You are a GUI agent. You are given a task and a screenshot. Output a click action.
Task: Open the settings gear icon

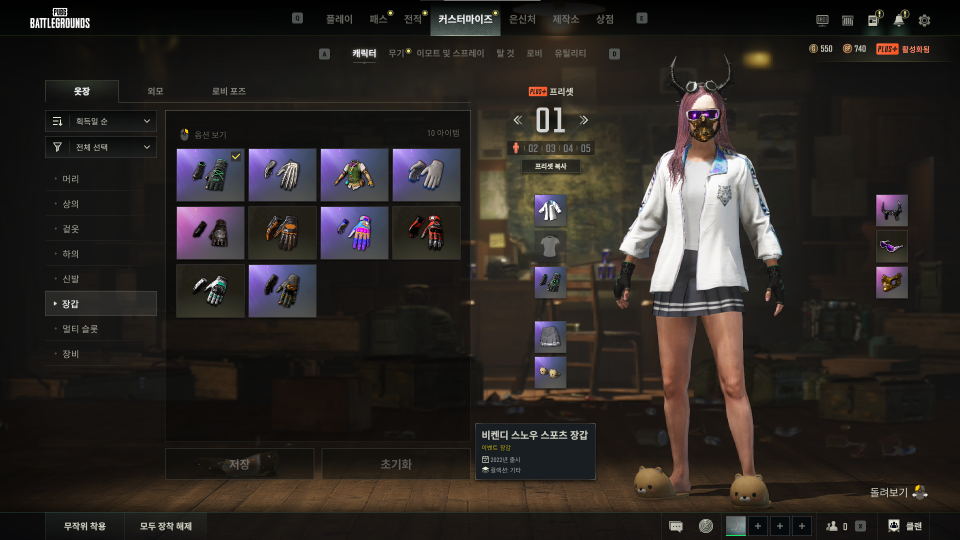[x=924, y=20]
